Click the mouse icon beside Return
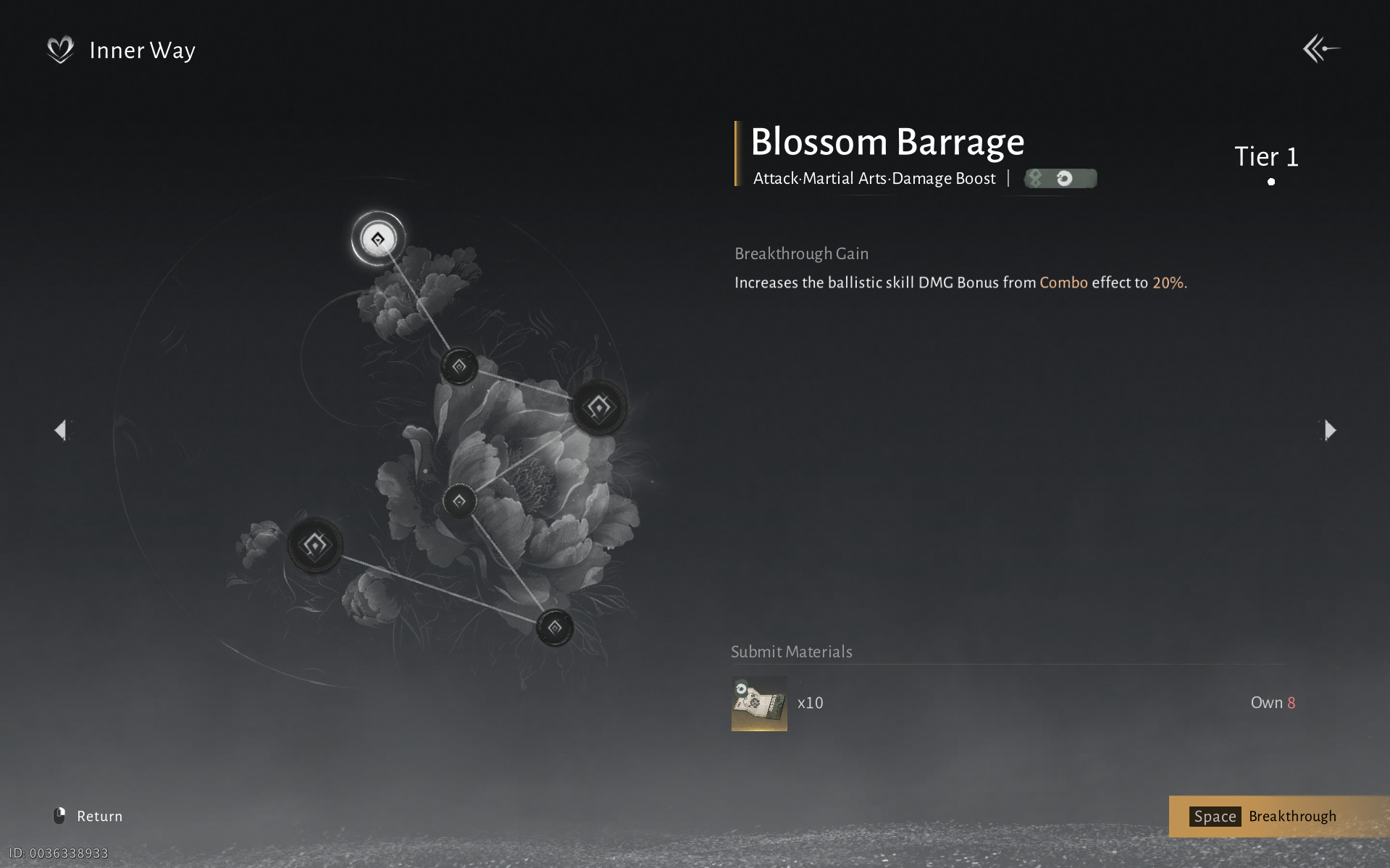The image size is (1390, 868). click(x=60, y=815)
